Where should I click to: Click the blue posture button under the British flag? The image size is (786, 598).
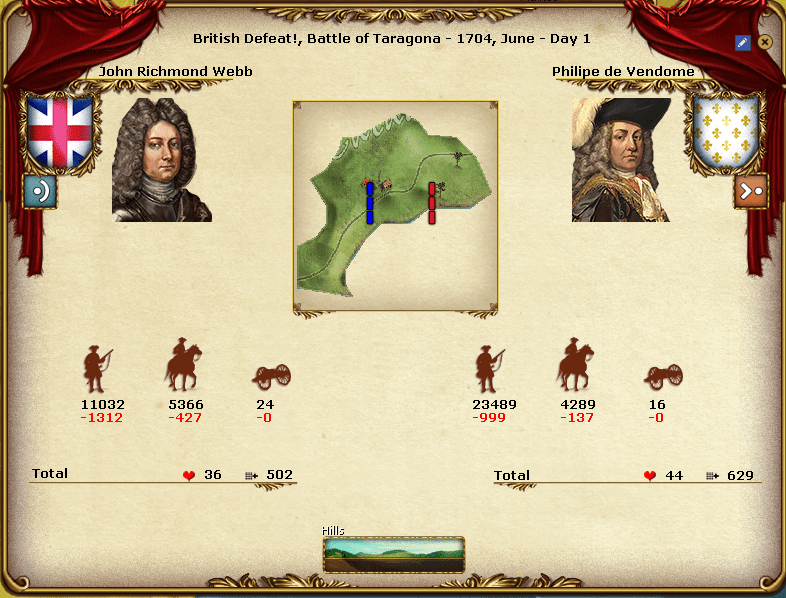pos(40,190)
